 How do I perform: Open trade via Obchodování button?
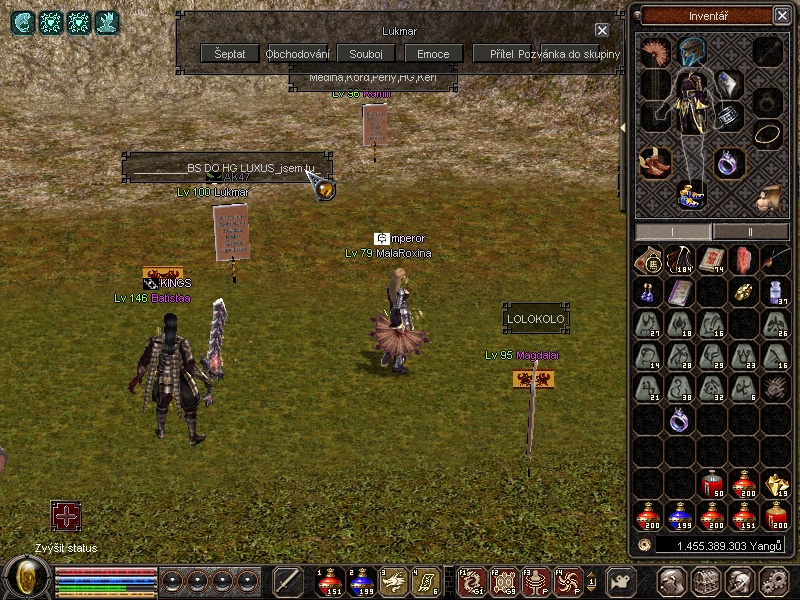click(298, 54)
